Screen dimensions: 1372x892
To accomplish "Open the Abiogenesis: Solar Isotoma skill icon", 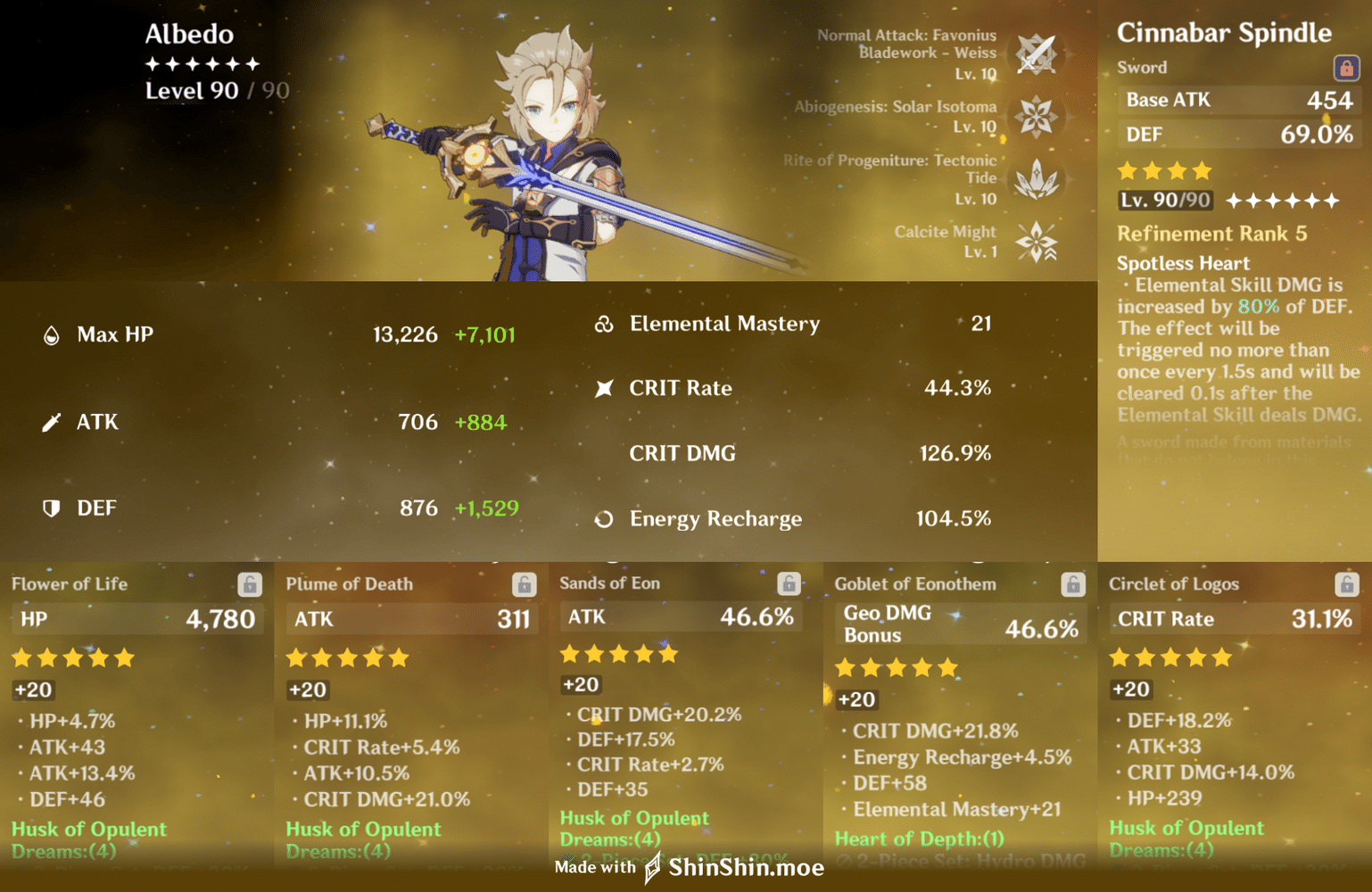I will (x=1037, y=117).
